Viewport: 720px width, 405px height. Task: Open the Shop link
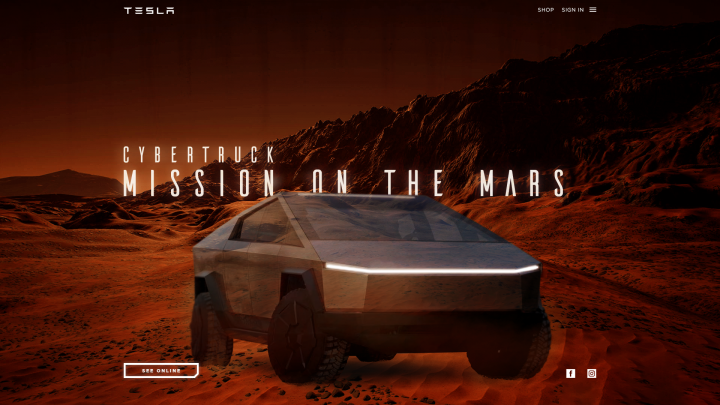pos(545,10)
